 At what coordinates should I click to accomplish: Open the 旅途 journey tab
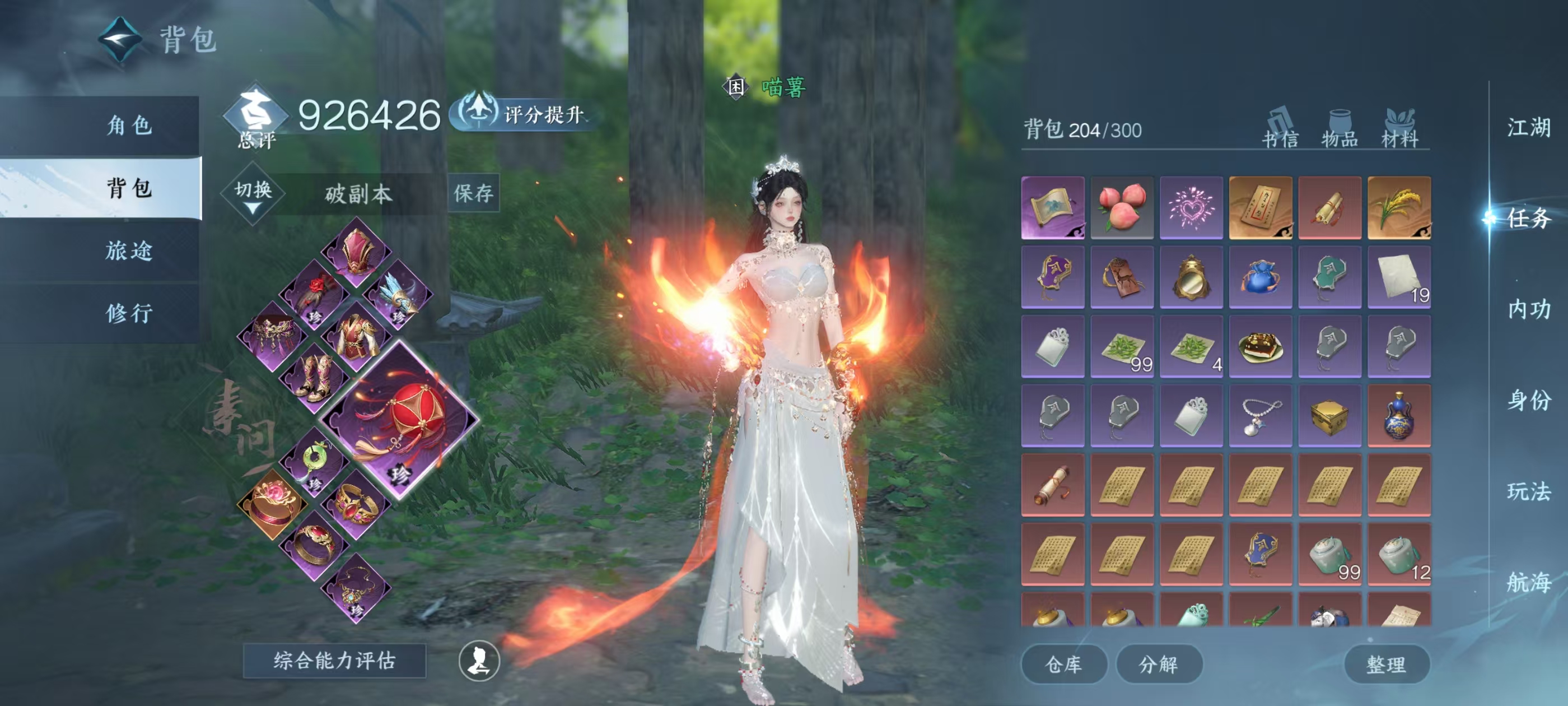[129, 250]
